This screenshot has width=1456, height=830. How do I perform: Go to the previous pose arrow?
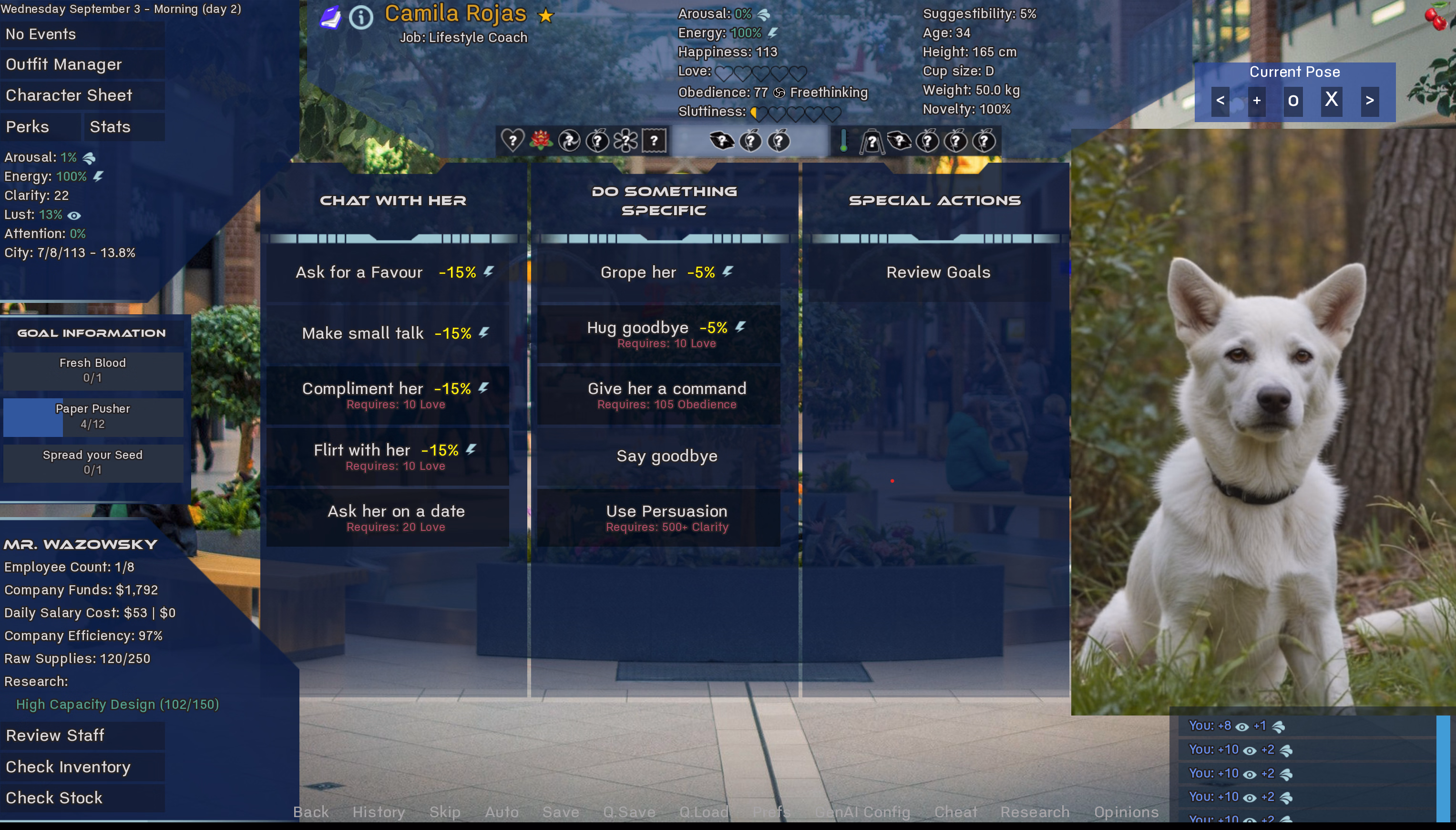(1220, 101)
